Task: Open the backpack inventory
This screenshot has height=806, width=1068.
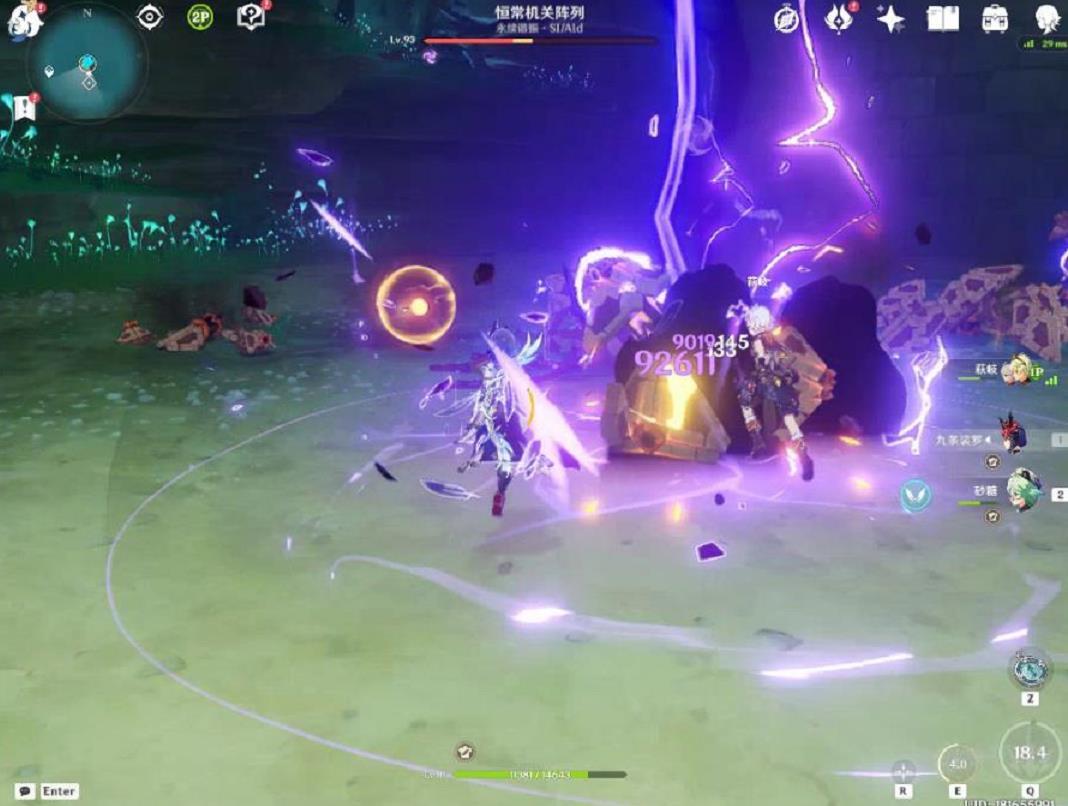Action: pyautogui.click(x=995, y=19)
